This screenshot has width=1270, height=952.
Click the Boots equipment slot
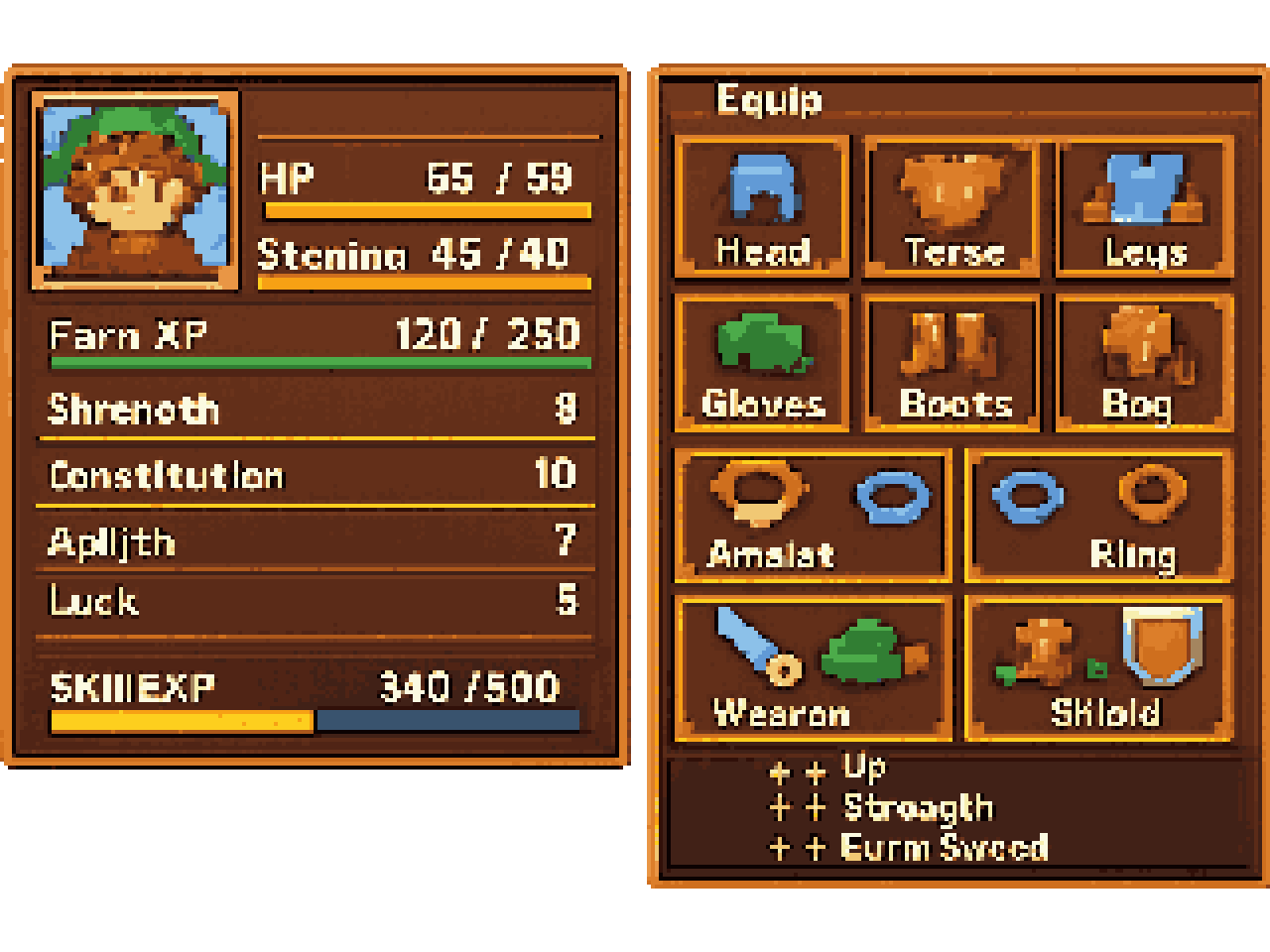pyautogui.click(x=952, y=362)
